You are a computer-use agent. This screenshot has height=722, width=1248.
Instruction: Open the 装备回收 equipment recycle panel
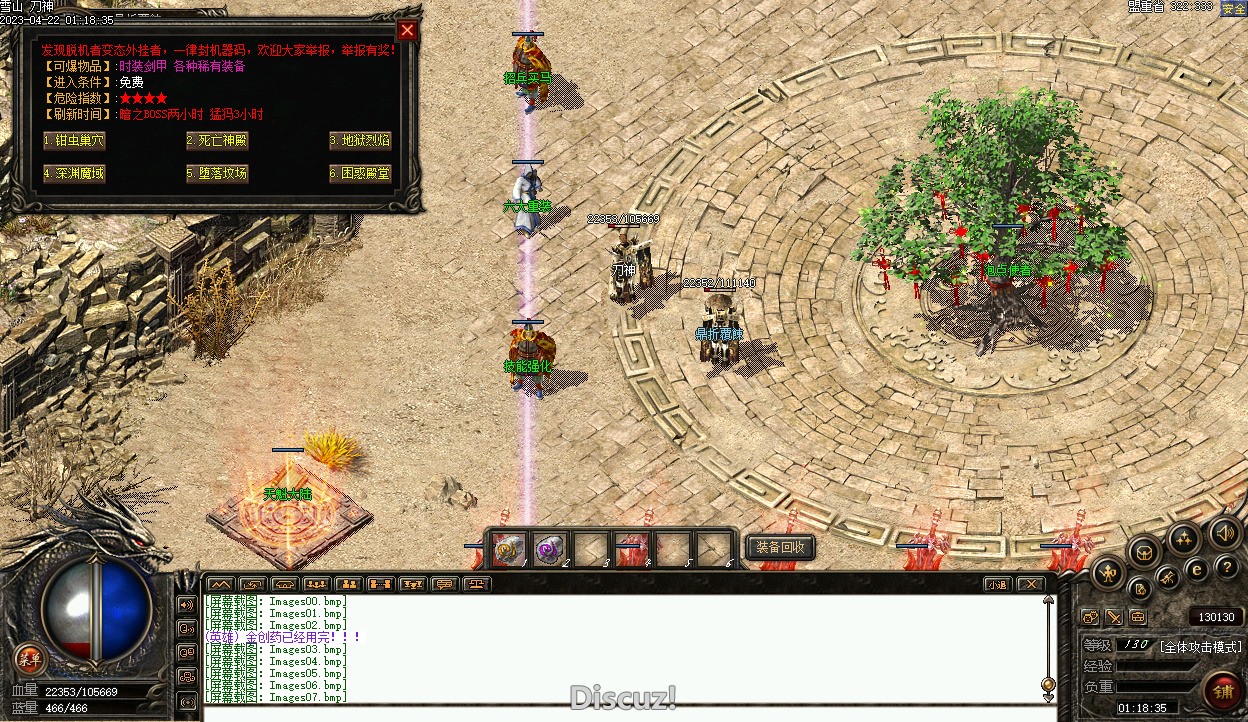780,547
